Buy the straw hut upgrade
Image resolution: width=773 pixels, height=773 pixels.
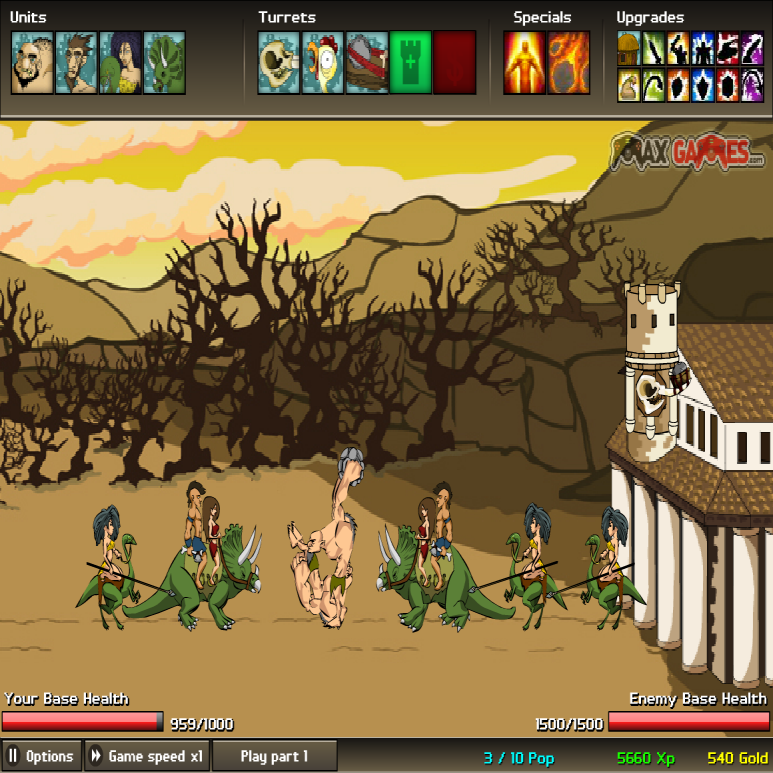pos(629,46)
